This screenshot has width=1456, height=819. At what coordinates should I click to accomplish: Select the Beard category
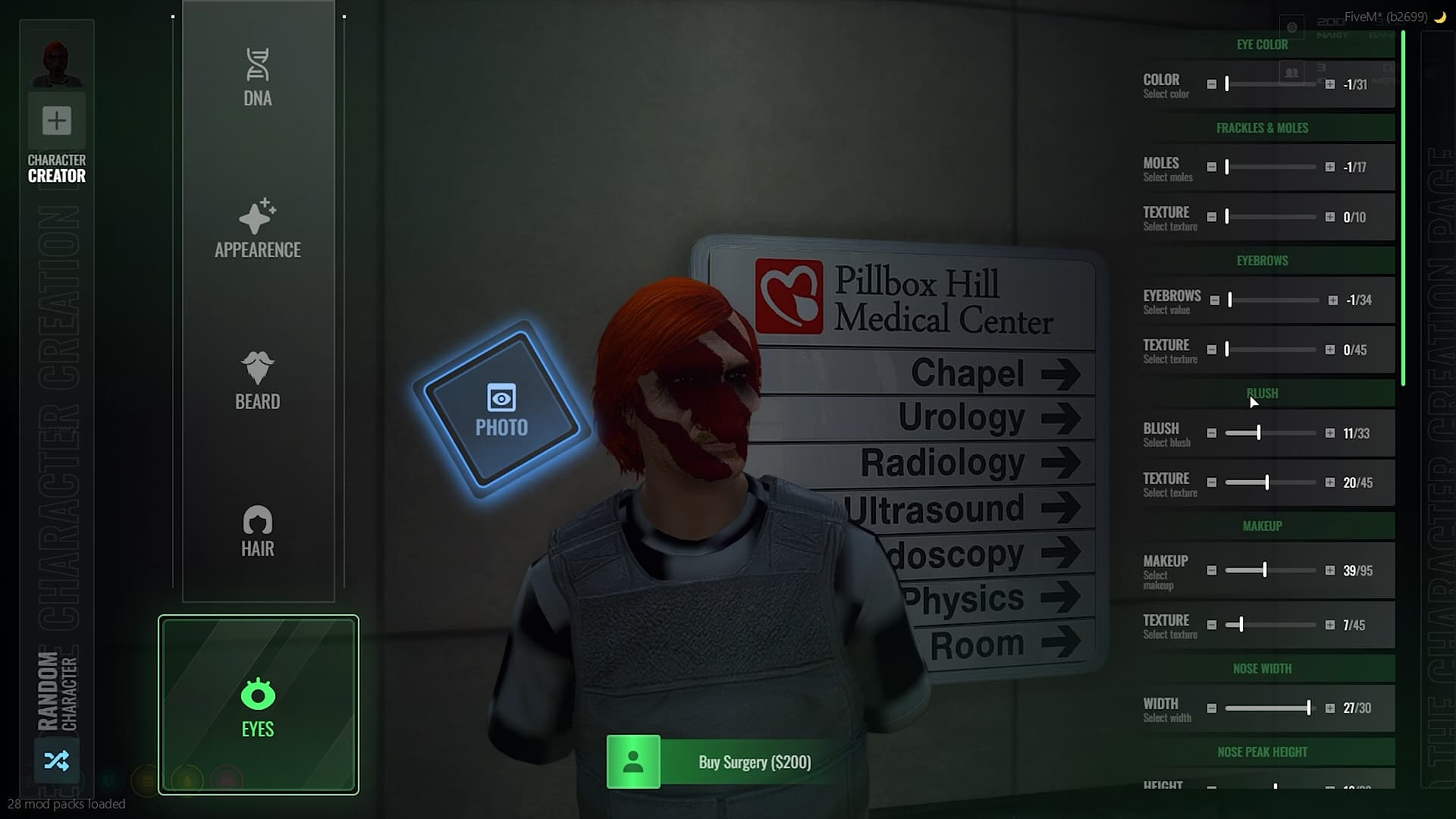coord(258,380)
